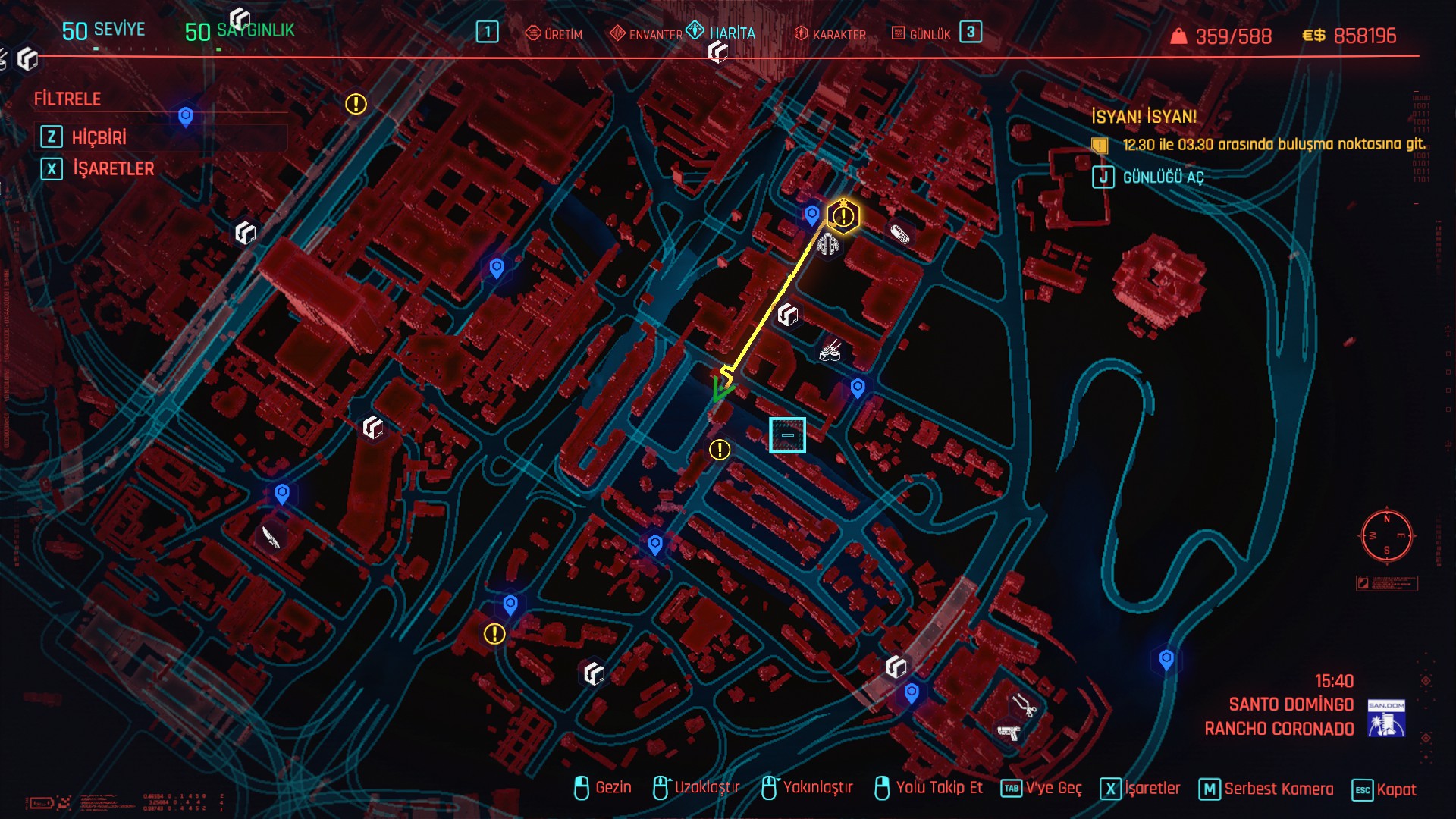The image size is (1456, 819).
Task: Open the Karakter tab
Action: [830, 34]
